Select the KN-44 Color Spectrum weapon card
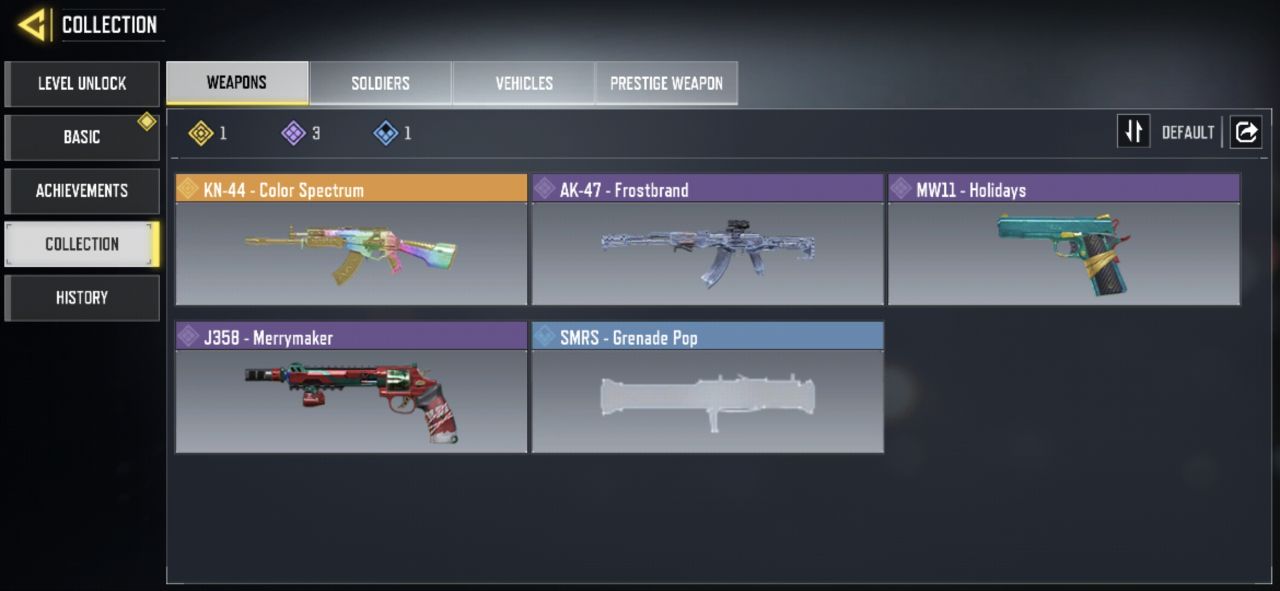Viewport: 1280px width, 591px height. pos(351,241)
